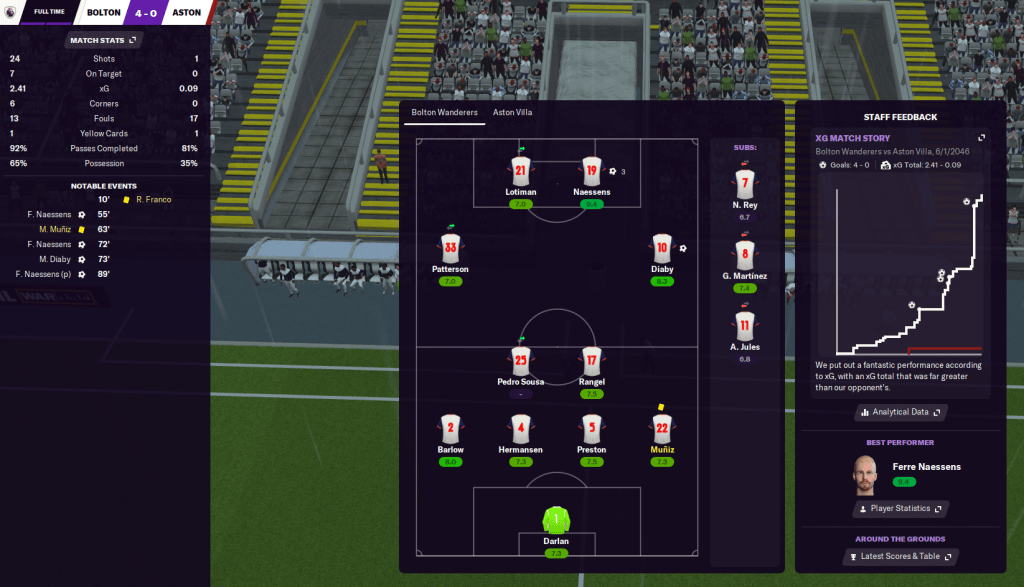The height and width of the screenshot is (587, 1024).
Task: Open the Match Stats panel
Action: [x=103, y=40]
